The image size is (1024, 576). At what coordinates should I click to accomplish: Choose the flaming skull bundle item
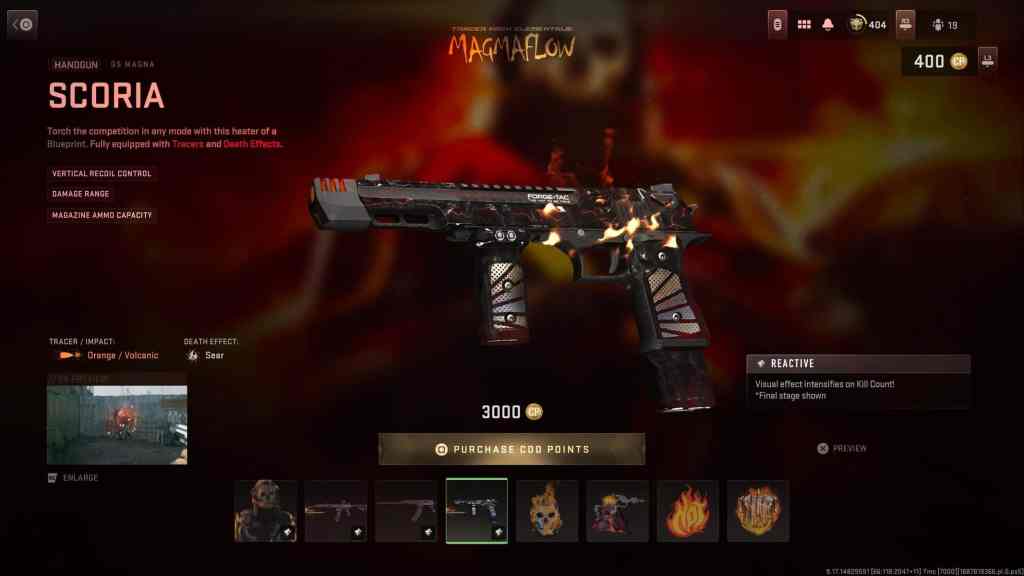coord(547,510)
